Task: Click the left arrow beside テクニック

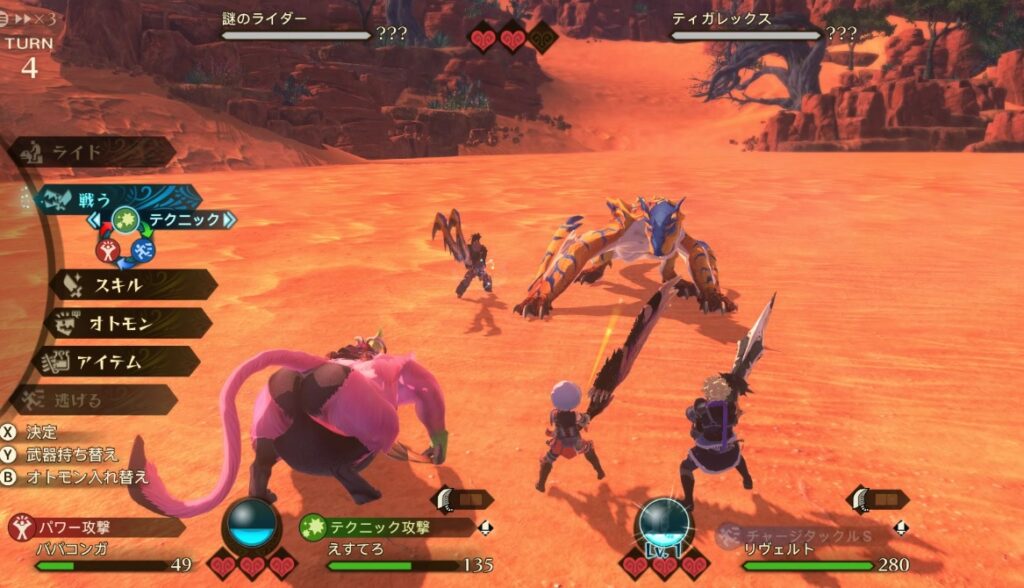Action: 96,219
